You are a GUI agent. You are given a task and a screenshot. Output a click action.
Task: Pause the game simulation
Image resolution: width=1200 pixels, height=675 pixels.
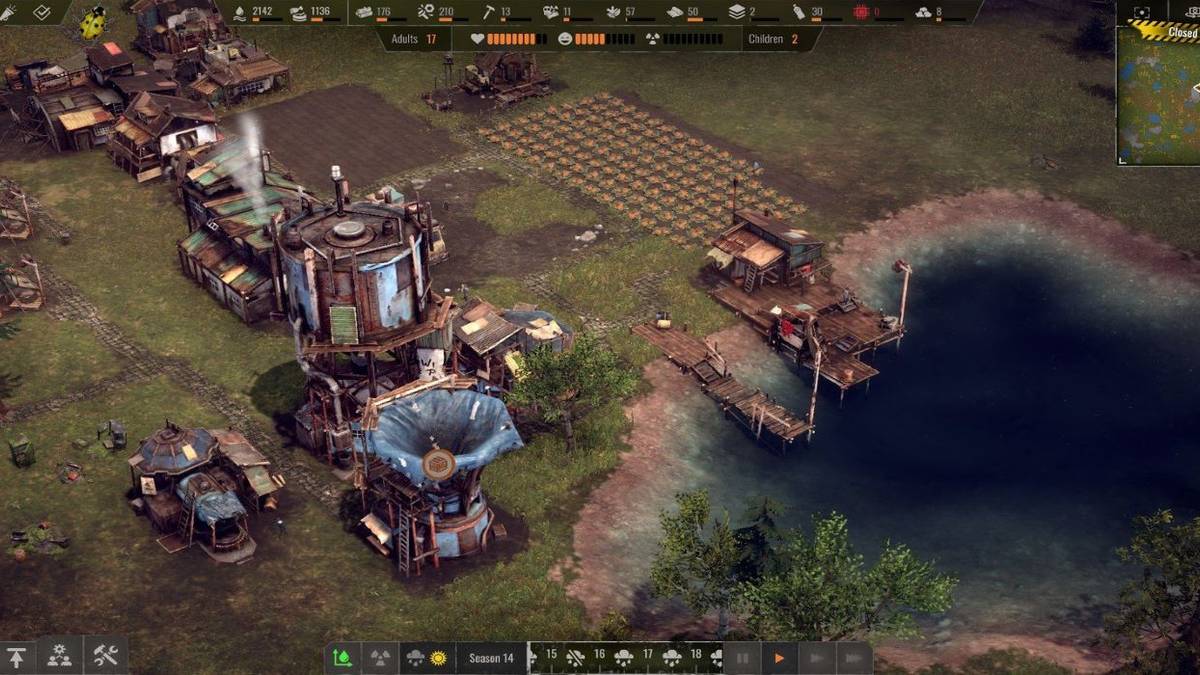tap(742, 658)
